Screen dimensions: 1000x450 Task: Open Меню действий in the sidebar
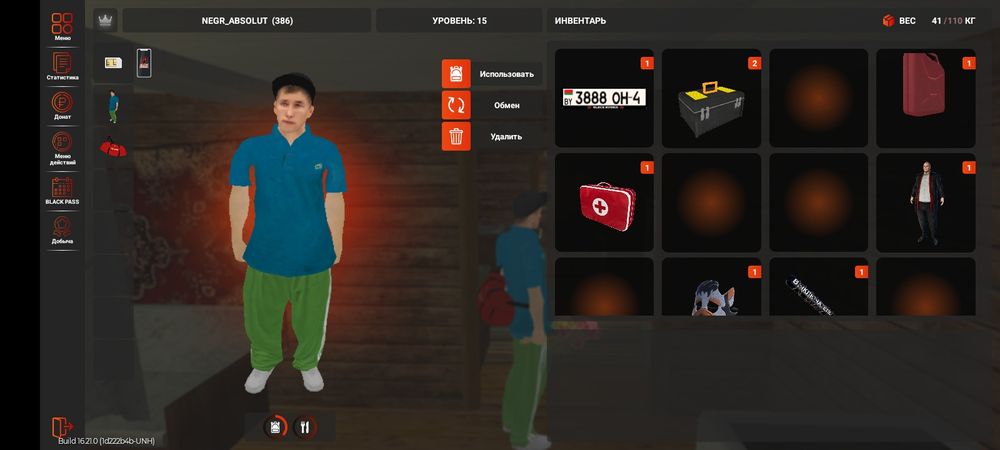(62, 149)
